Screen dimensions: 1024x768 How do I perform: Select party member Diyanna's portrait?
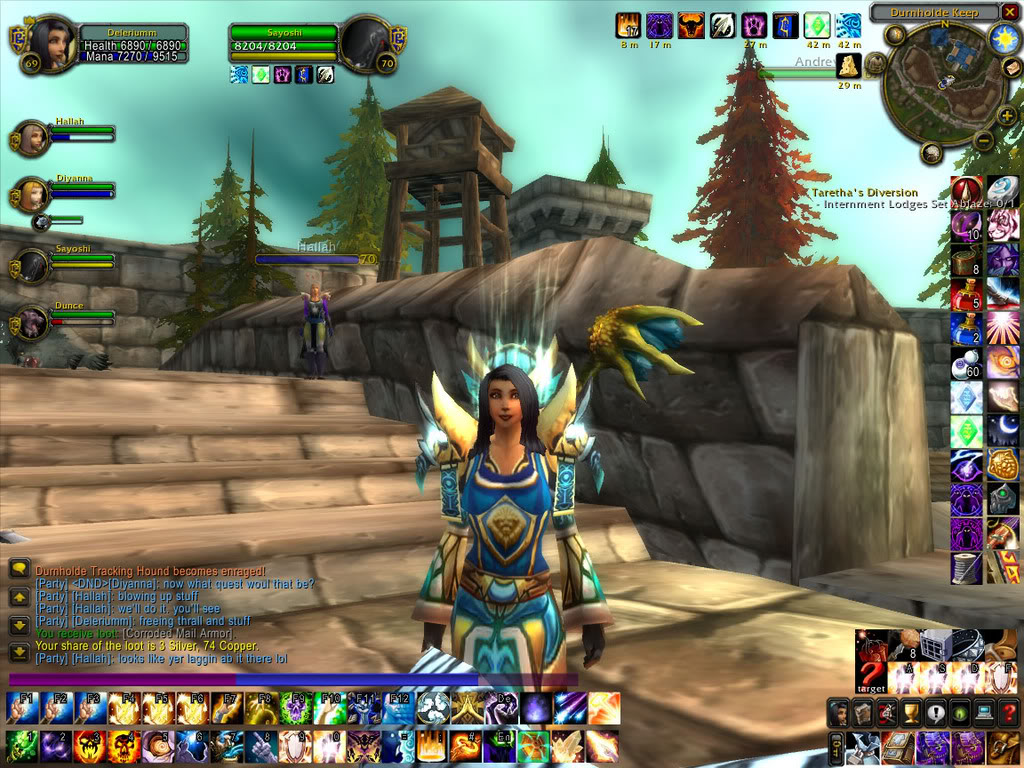click(32, 195)
